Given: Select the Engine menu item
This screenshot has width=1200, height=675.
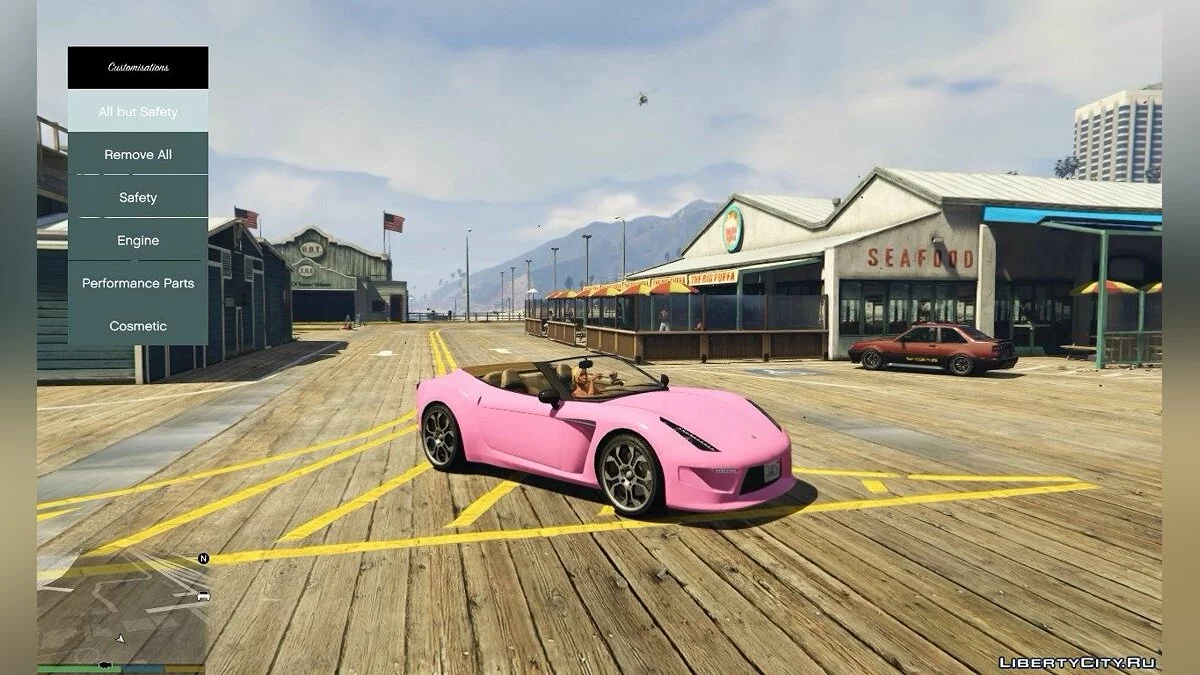Looking at the screenshot, I should 138,241.
